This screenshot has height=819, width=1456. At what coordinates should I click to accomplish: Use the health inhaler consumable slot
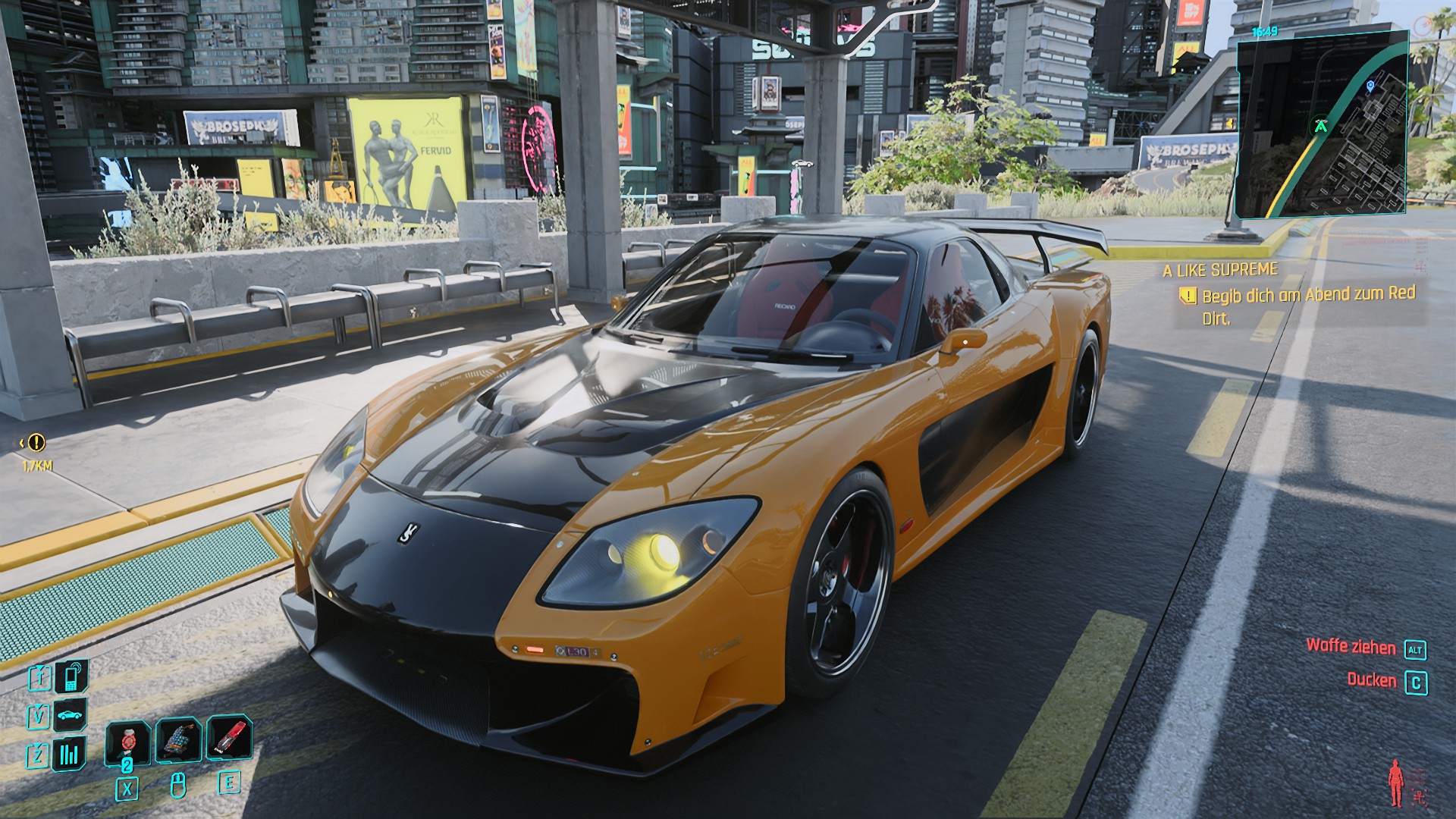pyautogui.click(x=127, y=741)
